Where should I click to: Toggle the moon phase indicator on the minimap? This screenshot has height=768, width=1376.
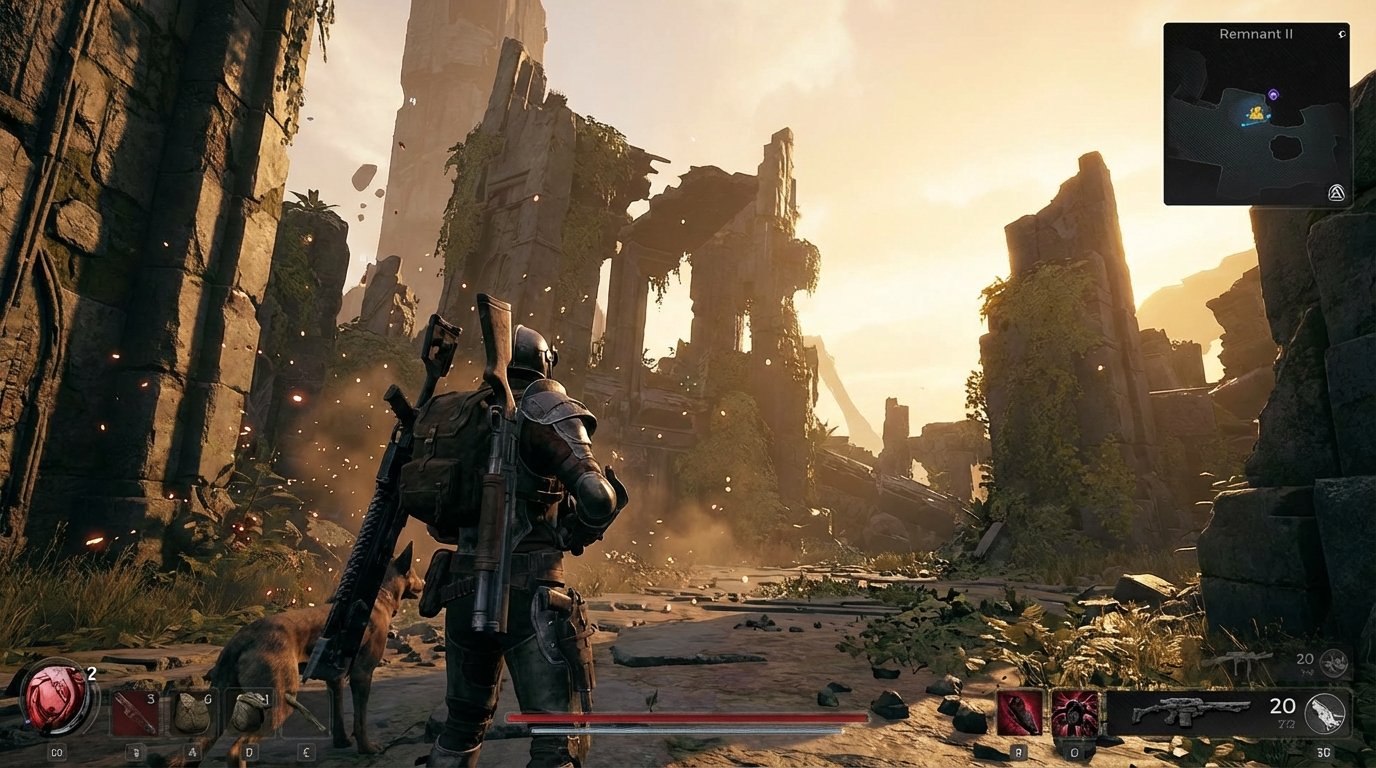[1343, 32]
